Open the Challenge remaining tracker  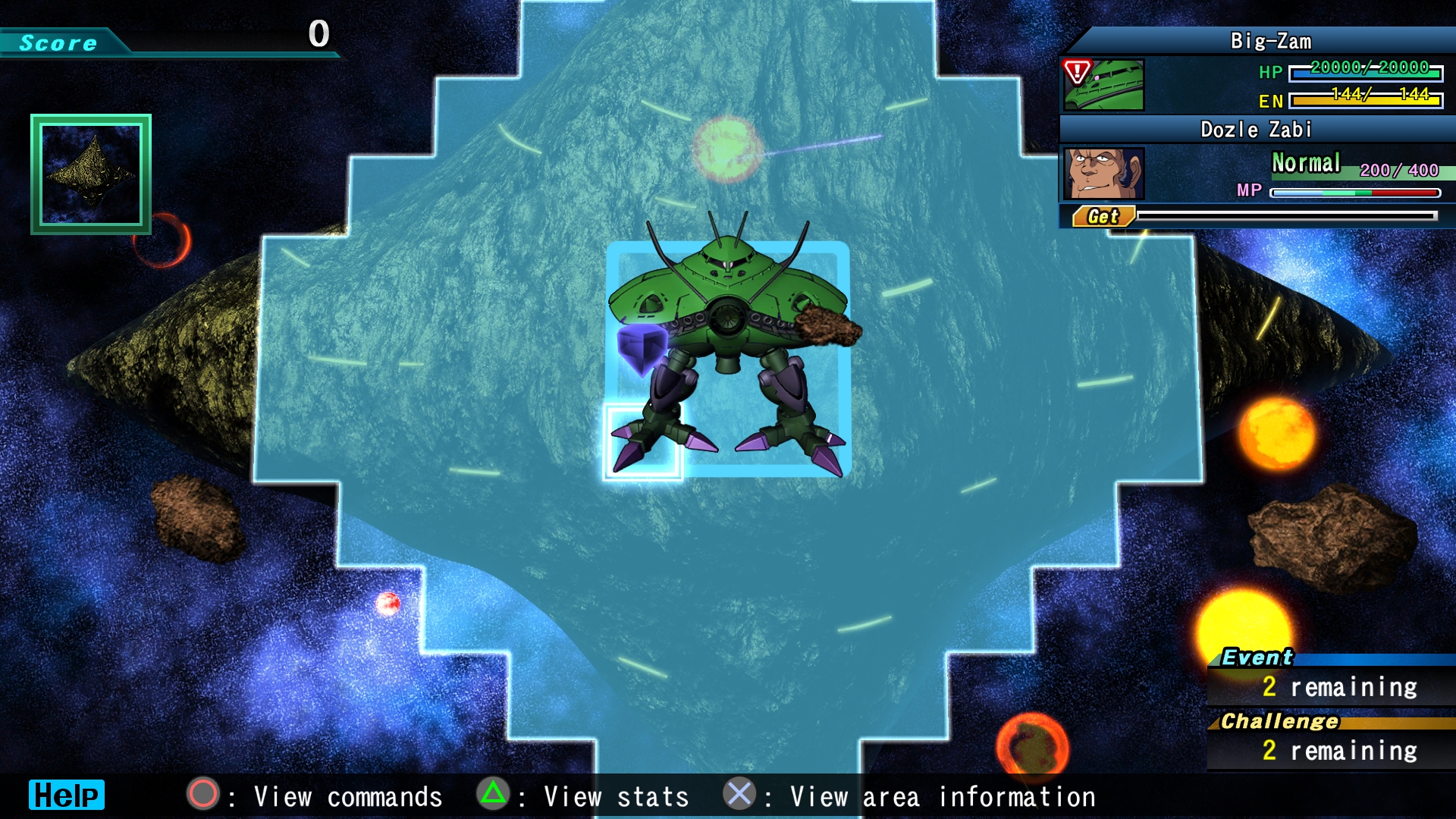click(x=1330, y=741)
